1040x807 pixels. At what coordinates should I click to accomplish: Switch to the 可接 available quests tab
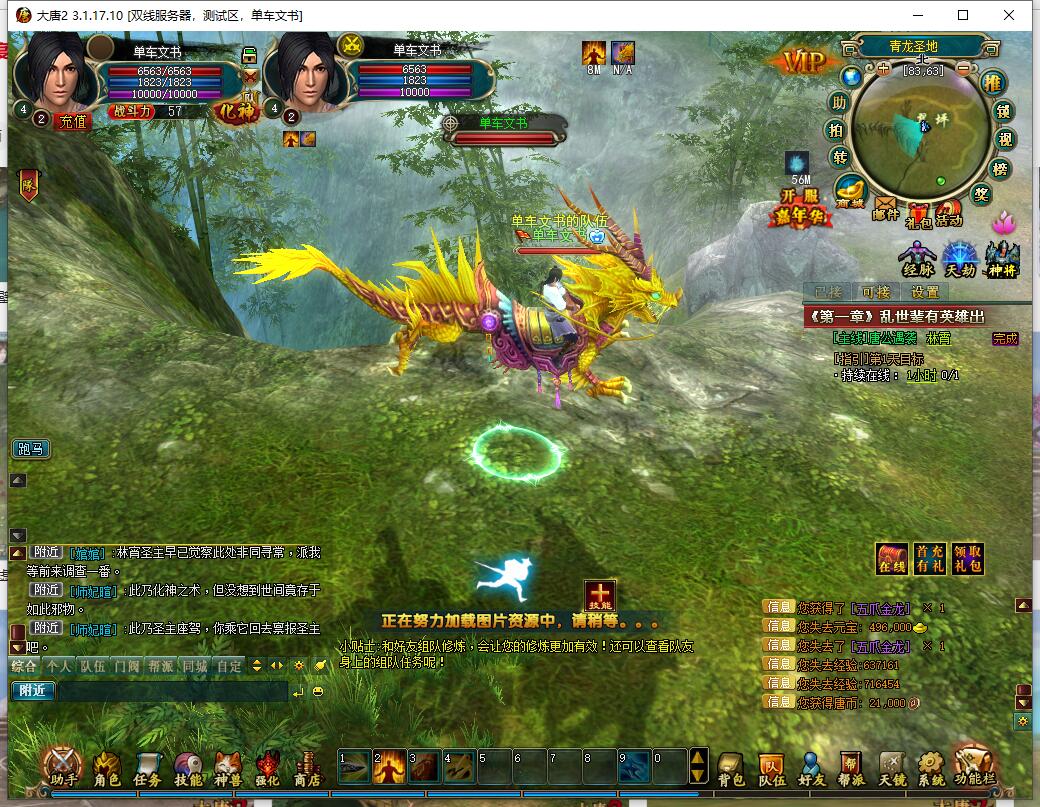click(876, 292)
